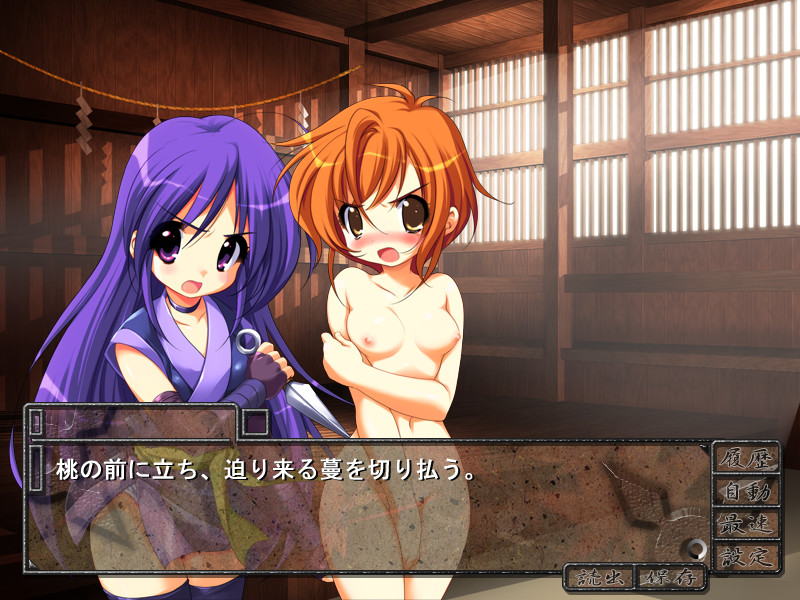Screen dimensions: 800x600
Task: Activate the 最速 fast-skip button
Action: click(x=746, y=523)
